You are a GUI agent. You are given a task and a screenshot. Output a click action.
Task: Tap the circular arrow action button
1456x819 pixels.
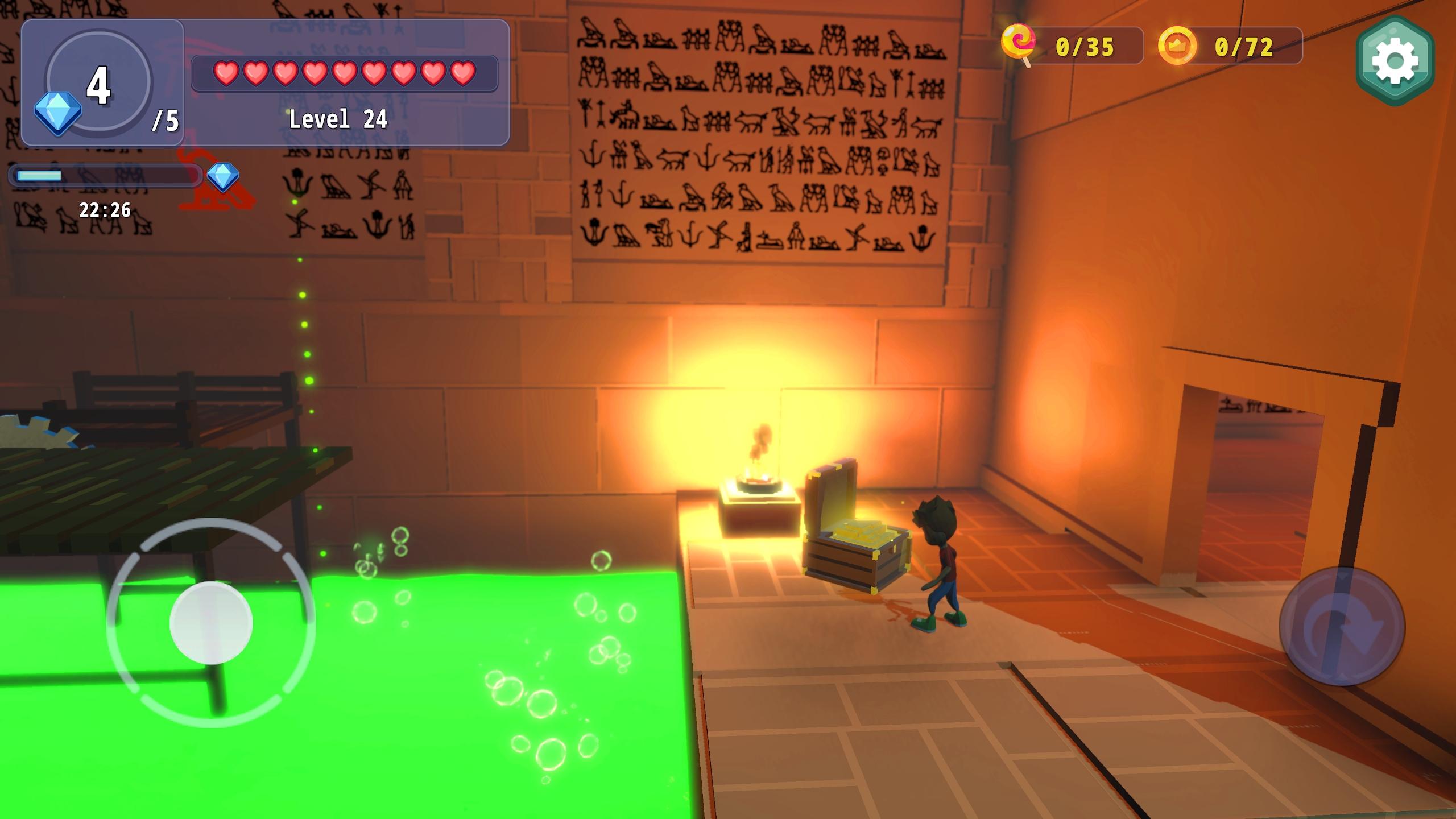pos(1342,626)
